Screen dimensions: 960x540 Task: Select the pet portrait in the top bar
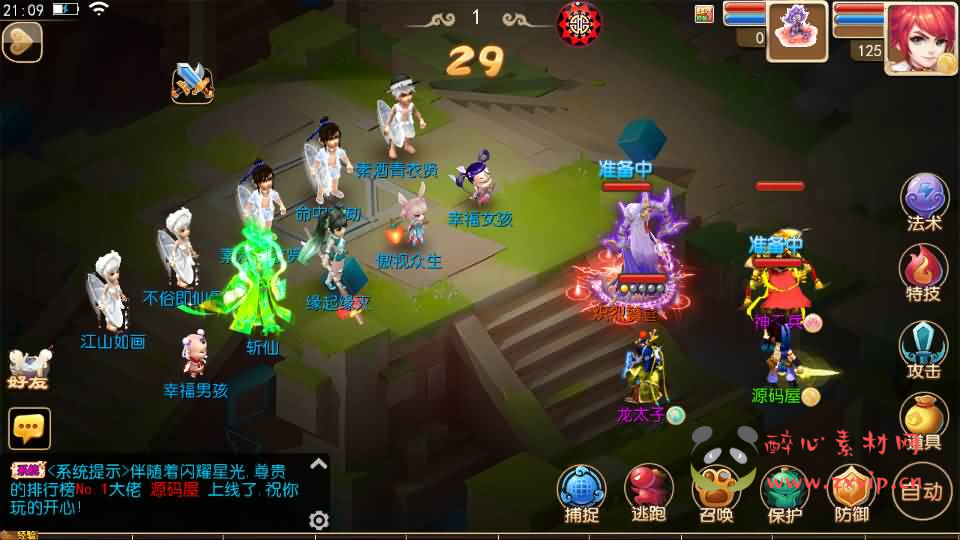[x=797, y=32]
